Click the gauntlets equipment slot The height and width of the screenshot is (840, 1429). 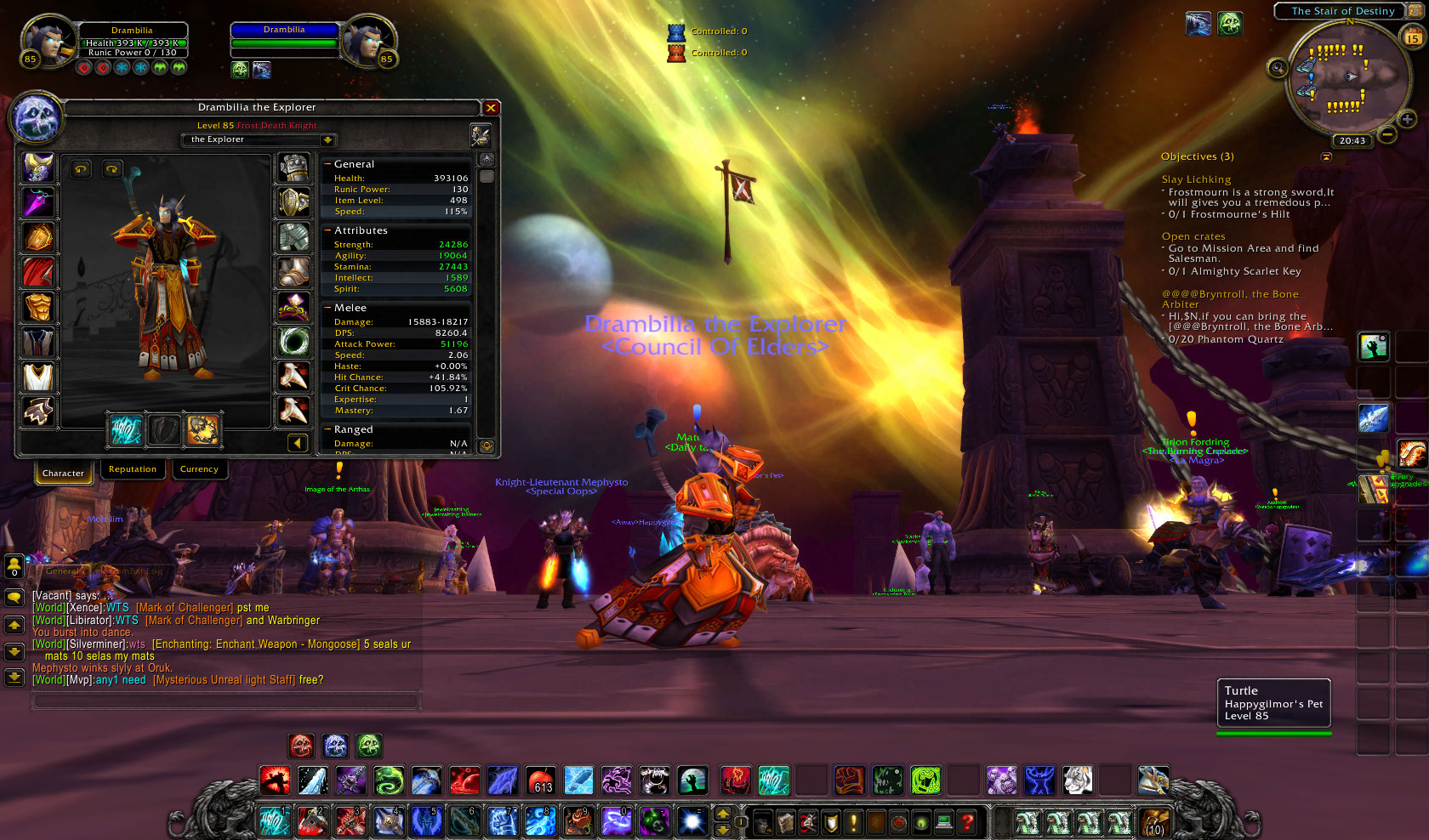point(294,168)
